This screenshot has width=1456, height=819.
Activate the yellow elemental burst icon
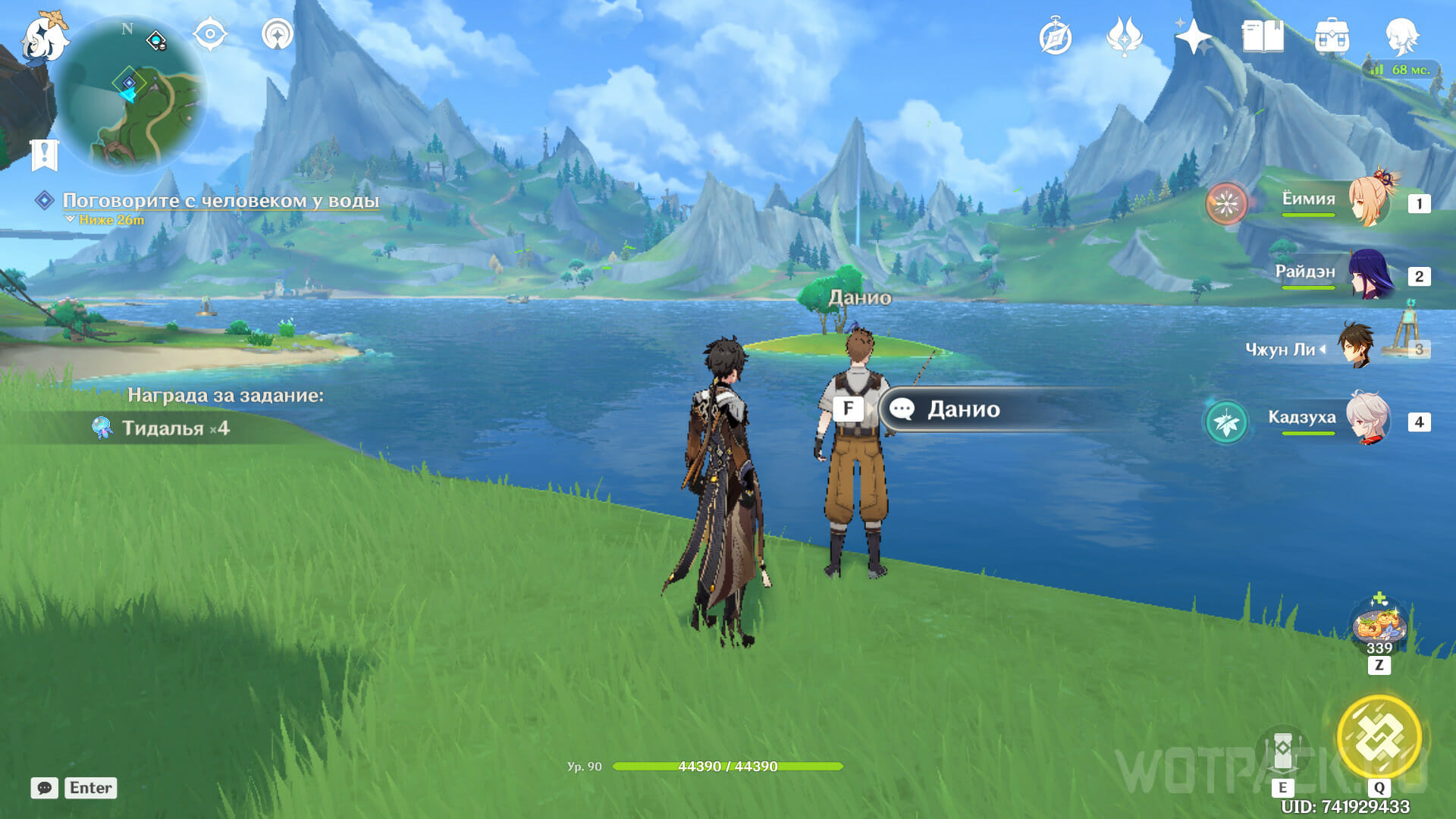(x=1379, y=738)
